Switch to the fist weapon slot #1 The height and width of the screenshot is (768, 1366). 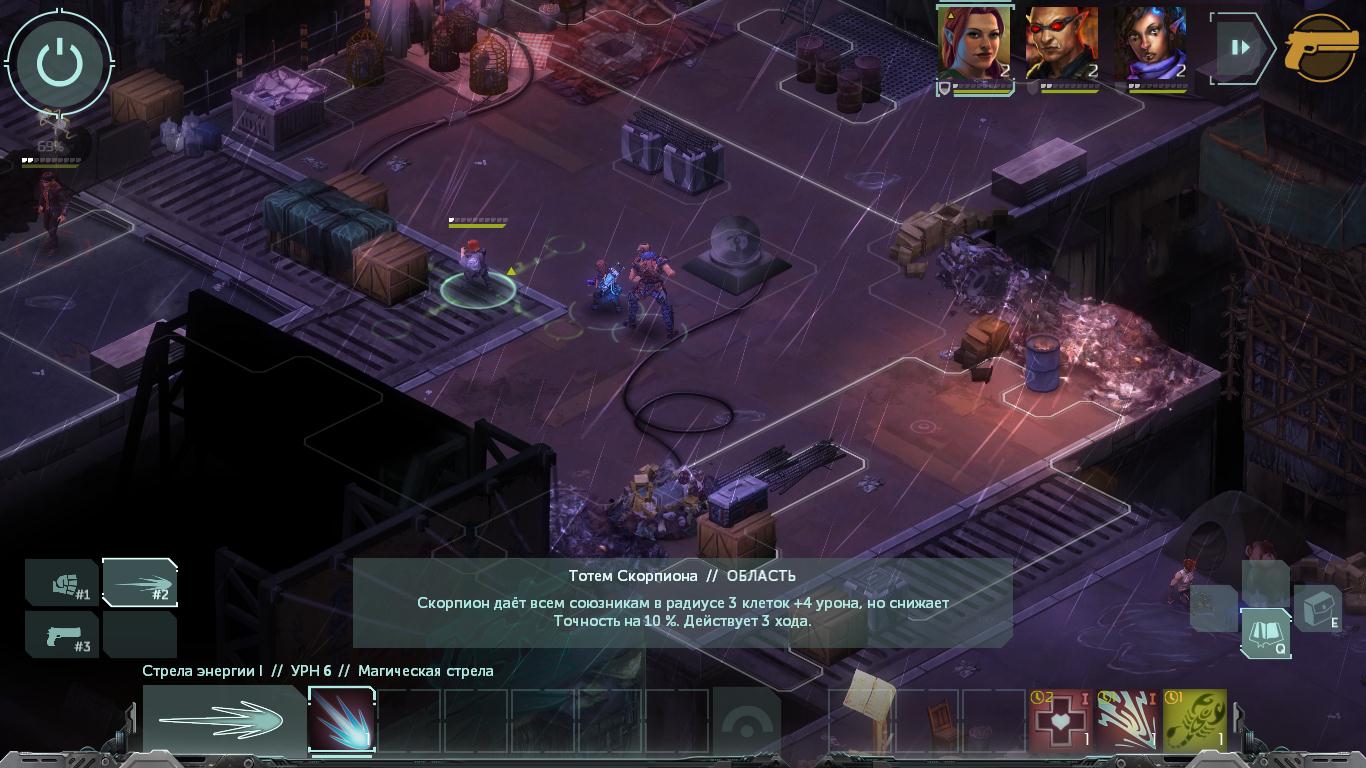pos(62,582)
